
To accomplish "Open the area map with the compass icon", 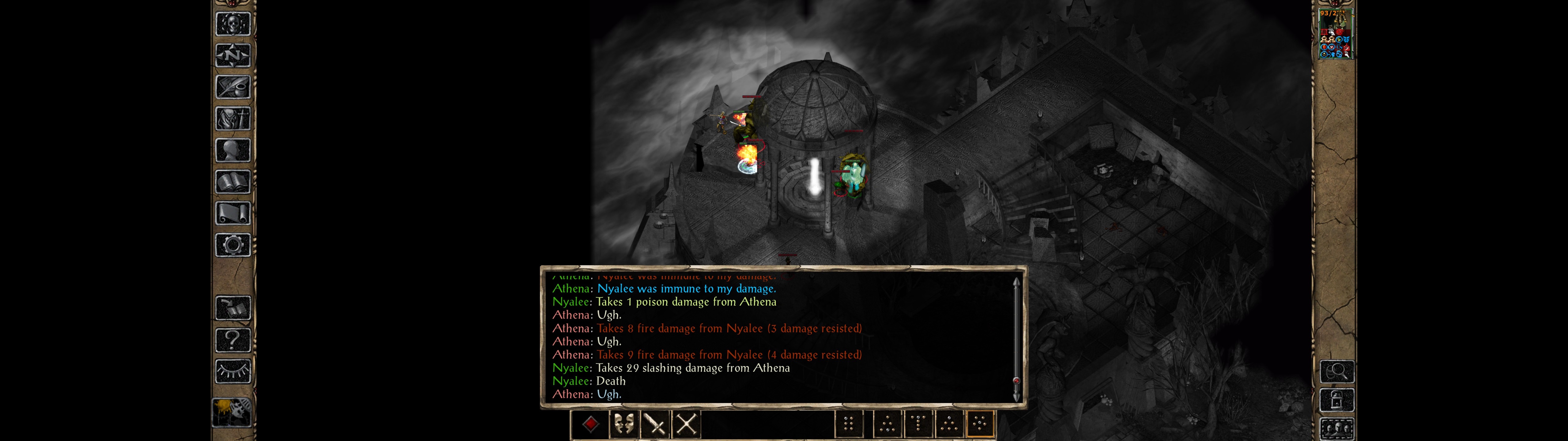I will tap(232, 55).
